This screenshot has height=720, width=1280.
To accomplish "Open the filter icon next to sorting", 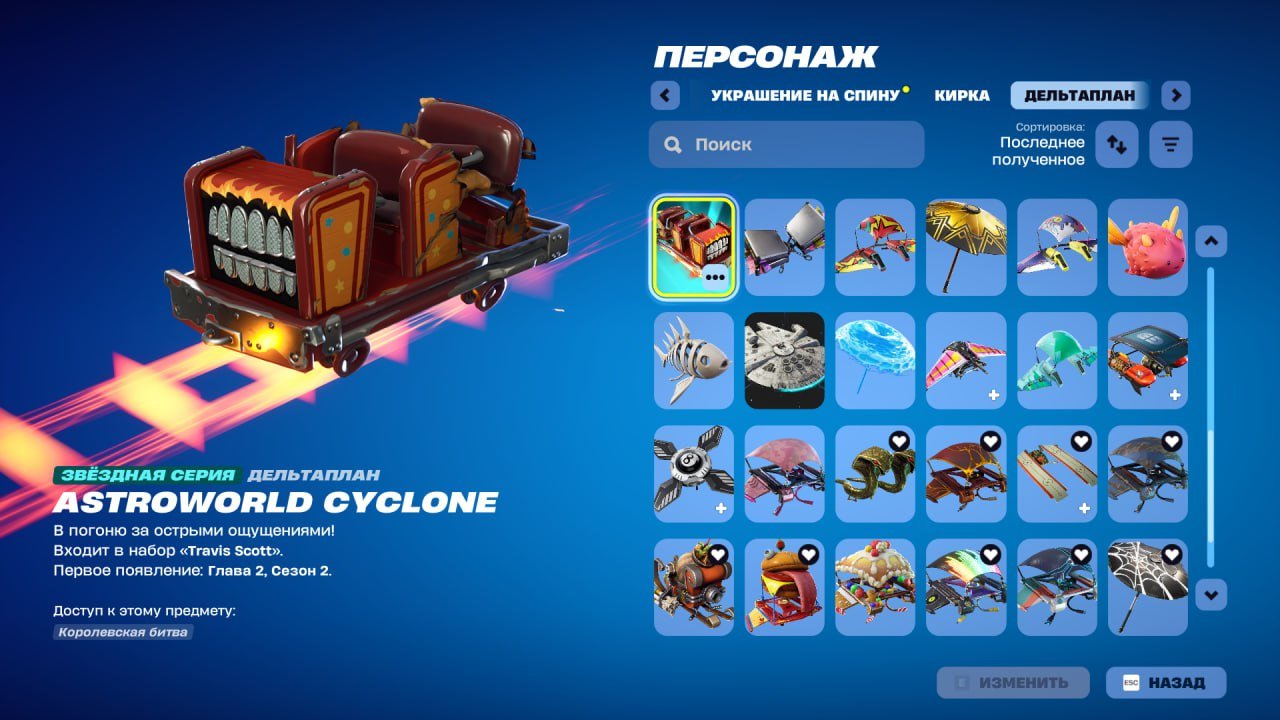I will (x=1170, y=144).
